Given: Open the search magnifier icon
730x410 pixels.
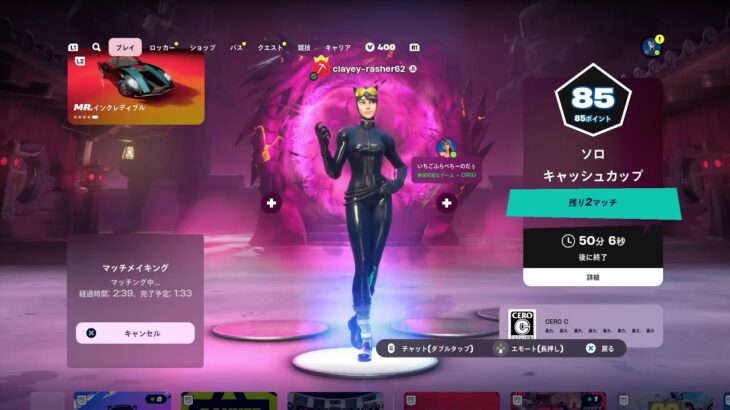Looking at the screenshot, I should (x=96, y=47).
